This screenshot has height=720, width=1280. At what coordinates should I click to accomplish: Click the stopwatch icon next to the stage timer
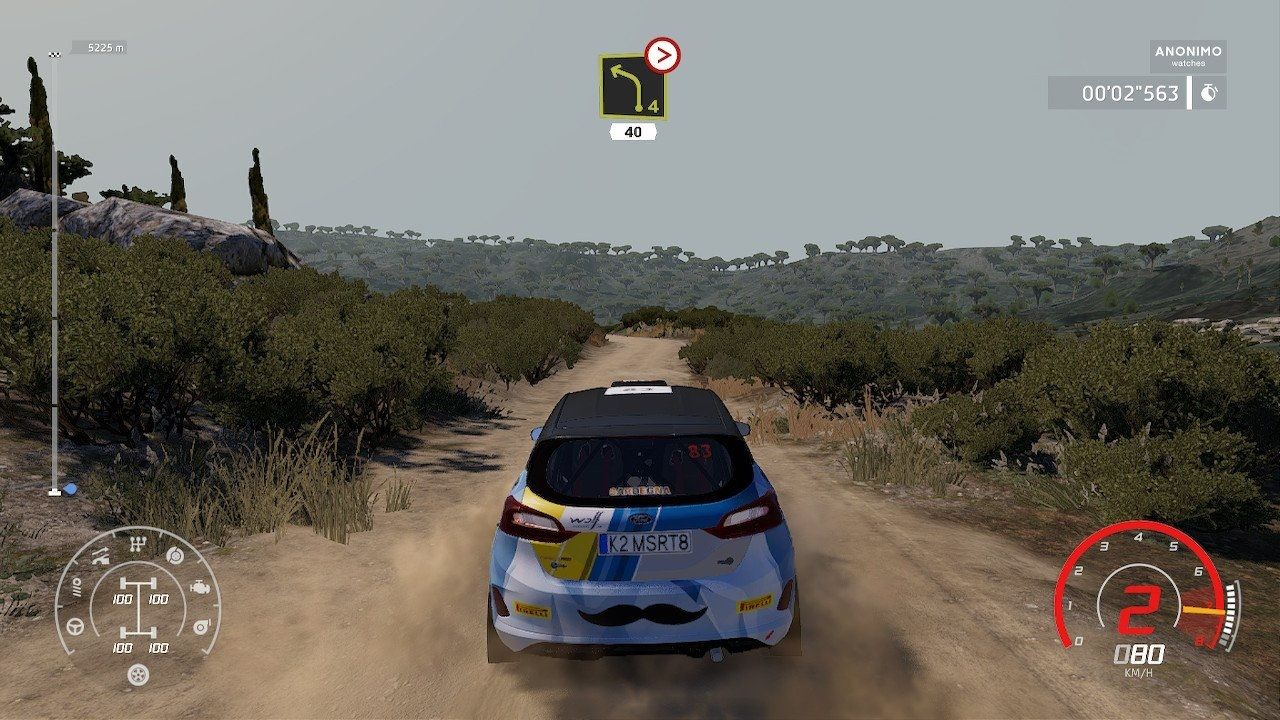pos(1210,92)
